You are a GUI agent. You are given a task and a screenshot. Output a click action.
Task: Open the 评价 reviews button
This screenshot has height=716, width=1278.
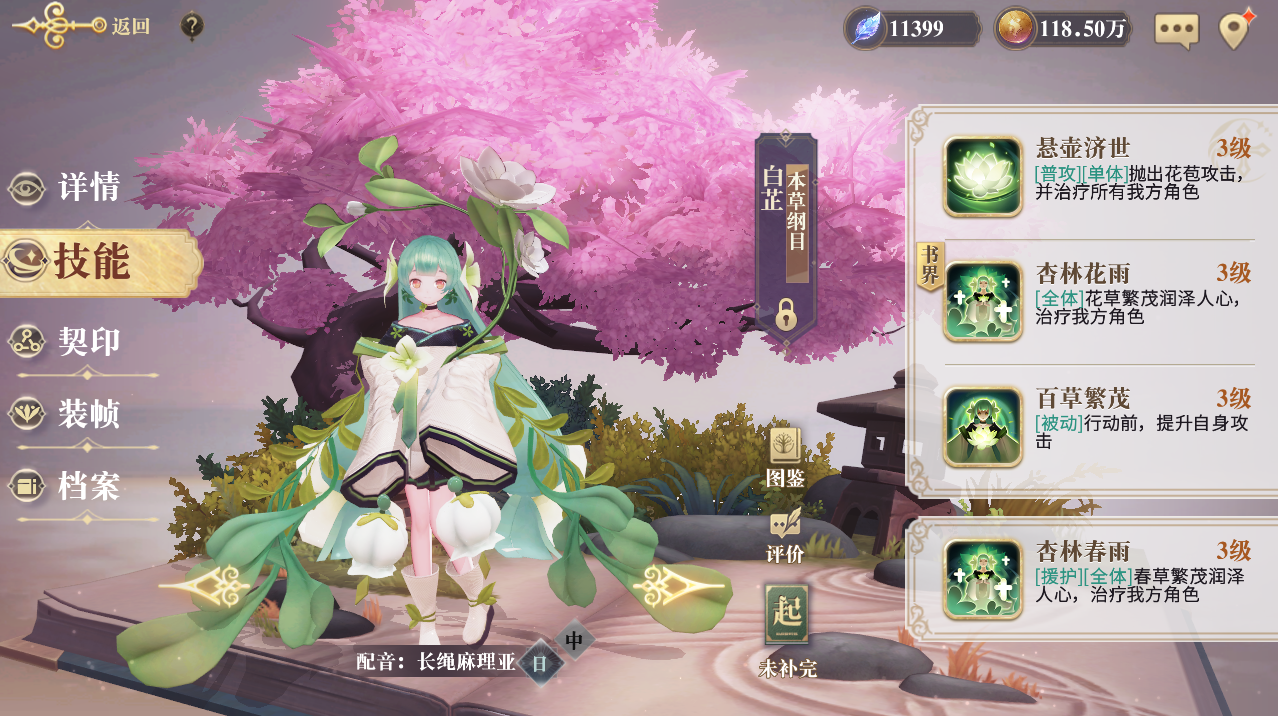pos(785,537)
